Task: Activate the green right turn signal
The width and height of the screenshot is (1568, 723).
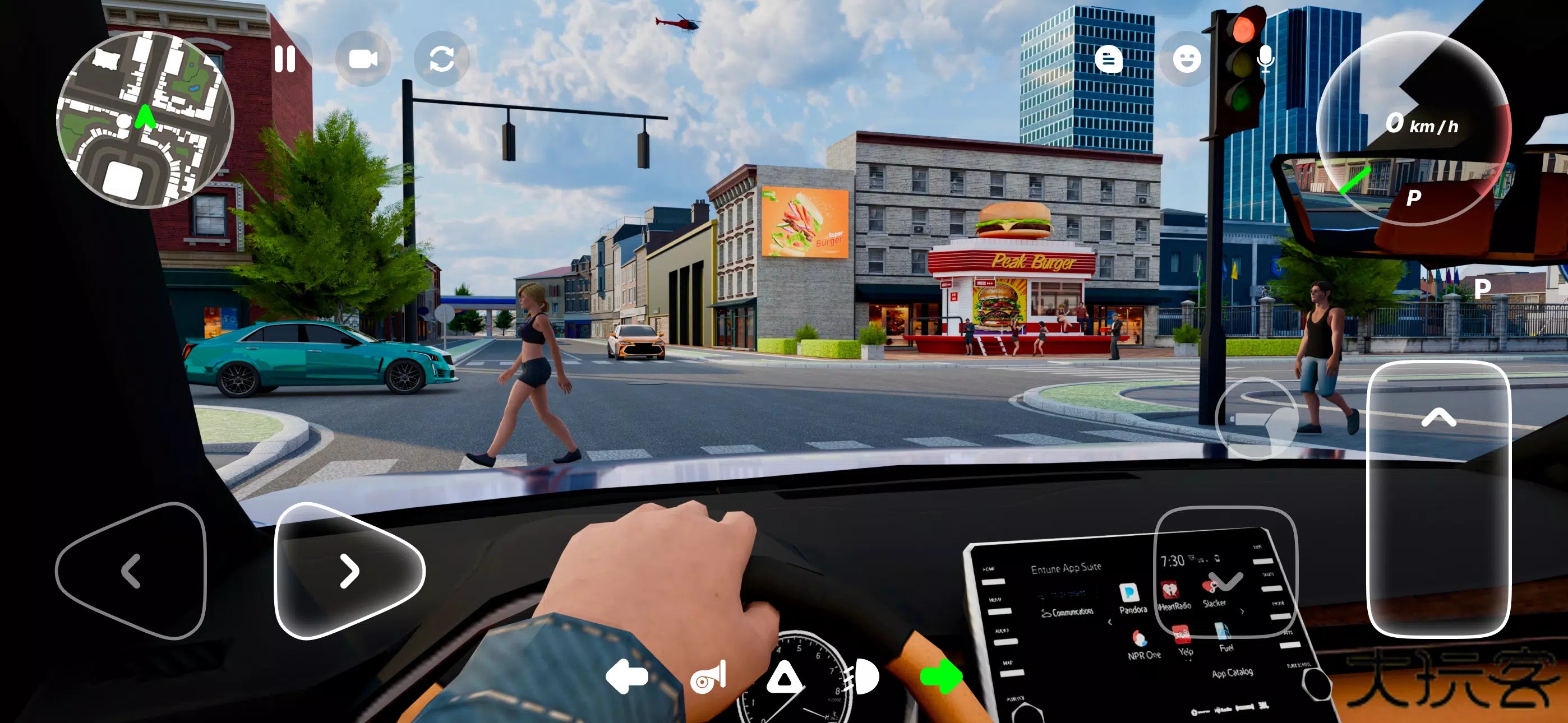Action: click(940, 676)
